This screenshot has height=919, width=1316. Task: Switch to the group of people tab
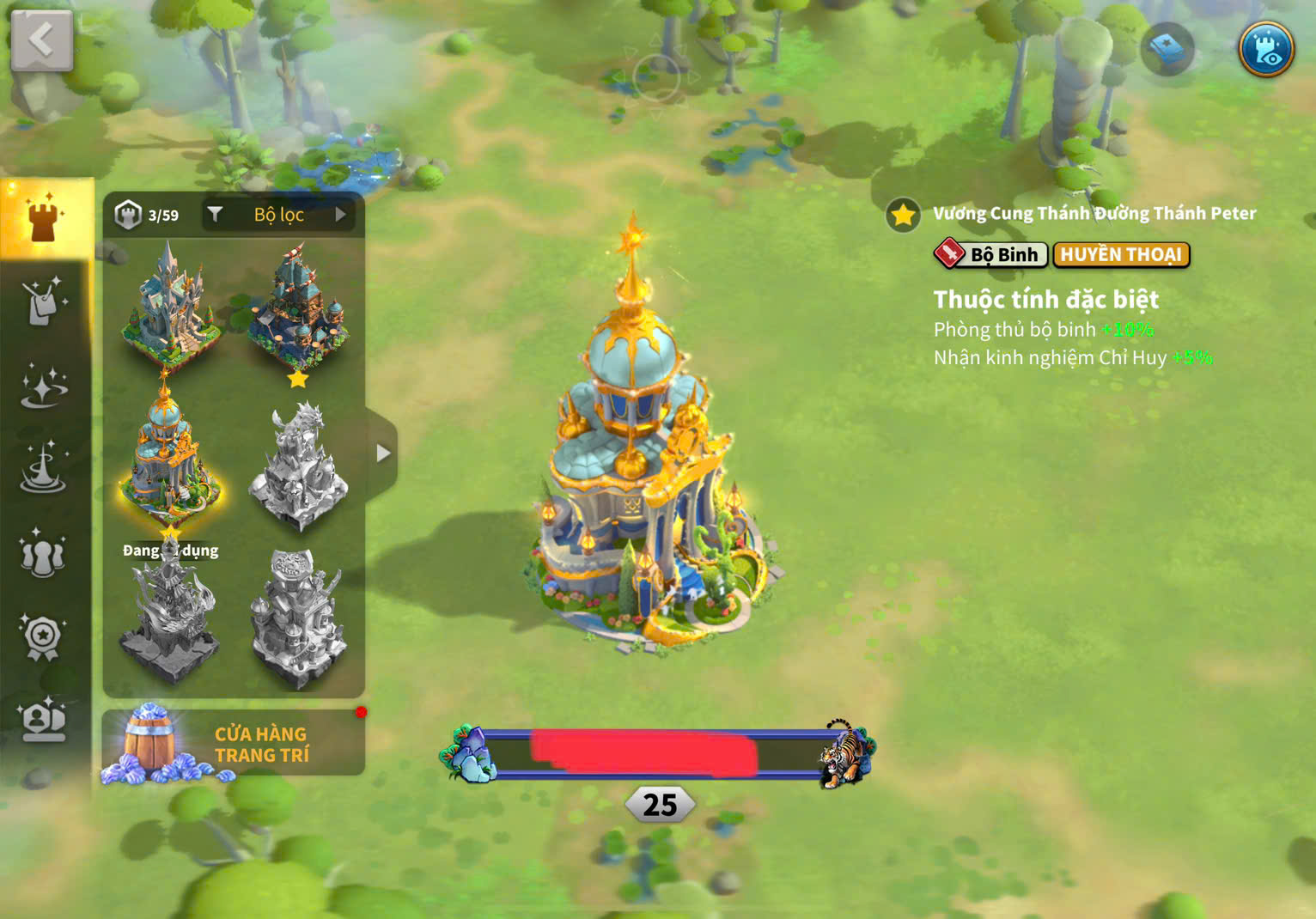[x=43, y=554]
